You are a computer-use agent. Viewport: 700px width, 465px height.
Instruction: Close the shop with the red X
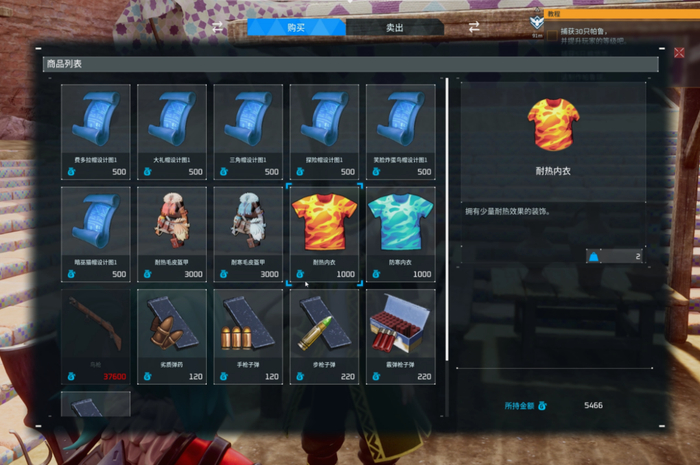680,53
